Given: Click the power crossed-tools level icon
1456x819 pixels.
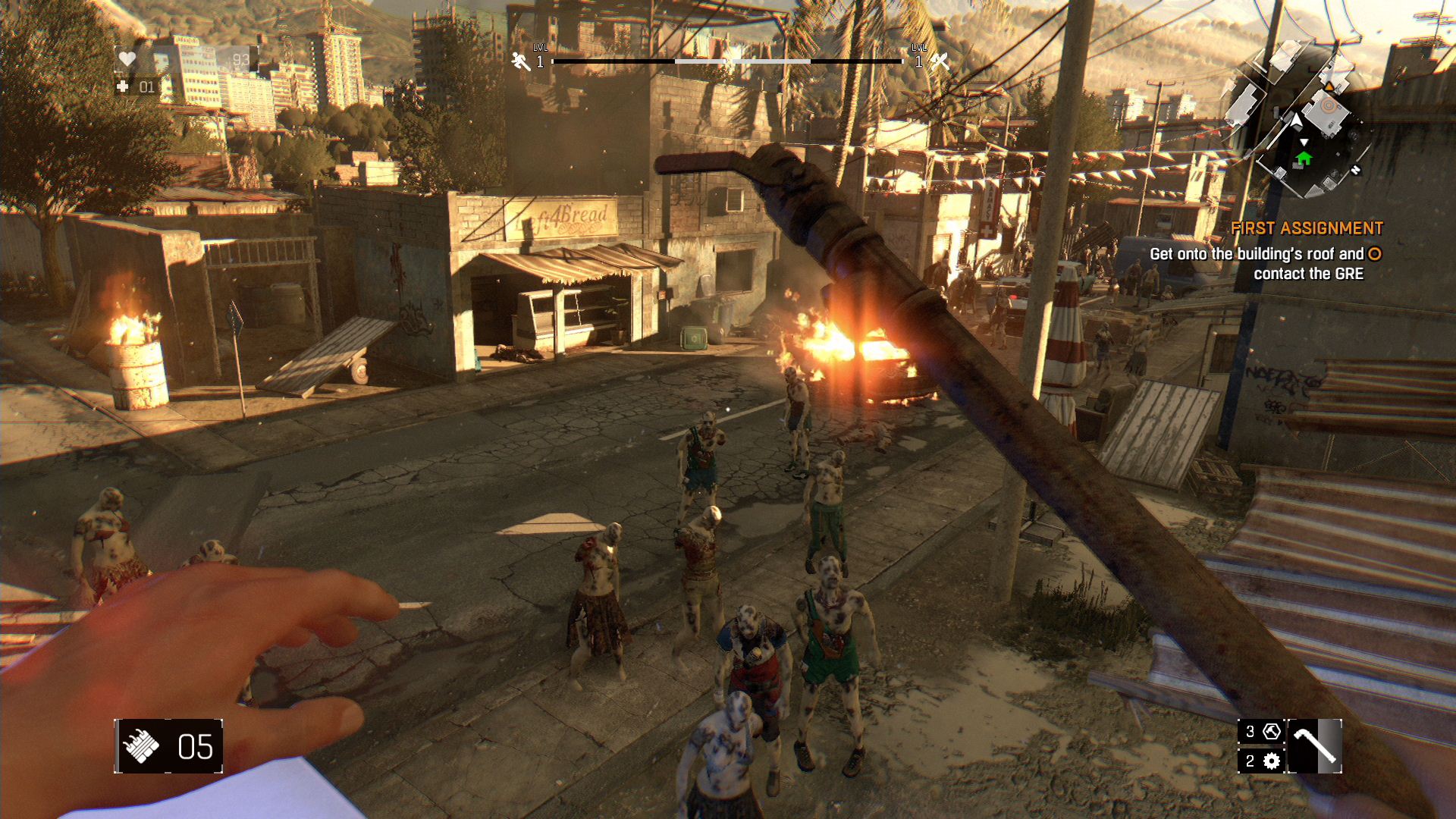Looking at the screenshot, I should click(940, 61).
